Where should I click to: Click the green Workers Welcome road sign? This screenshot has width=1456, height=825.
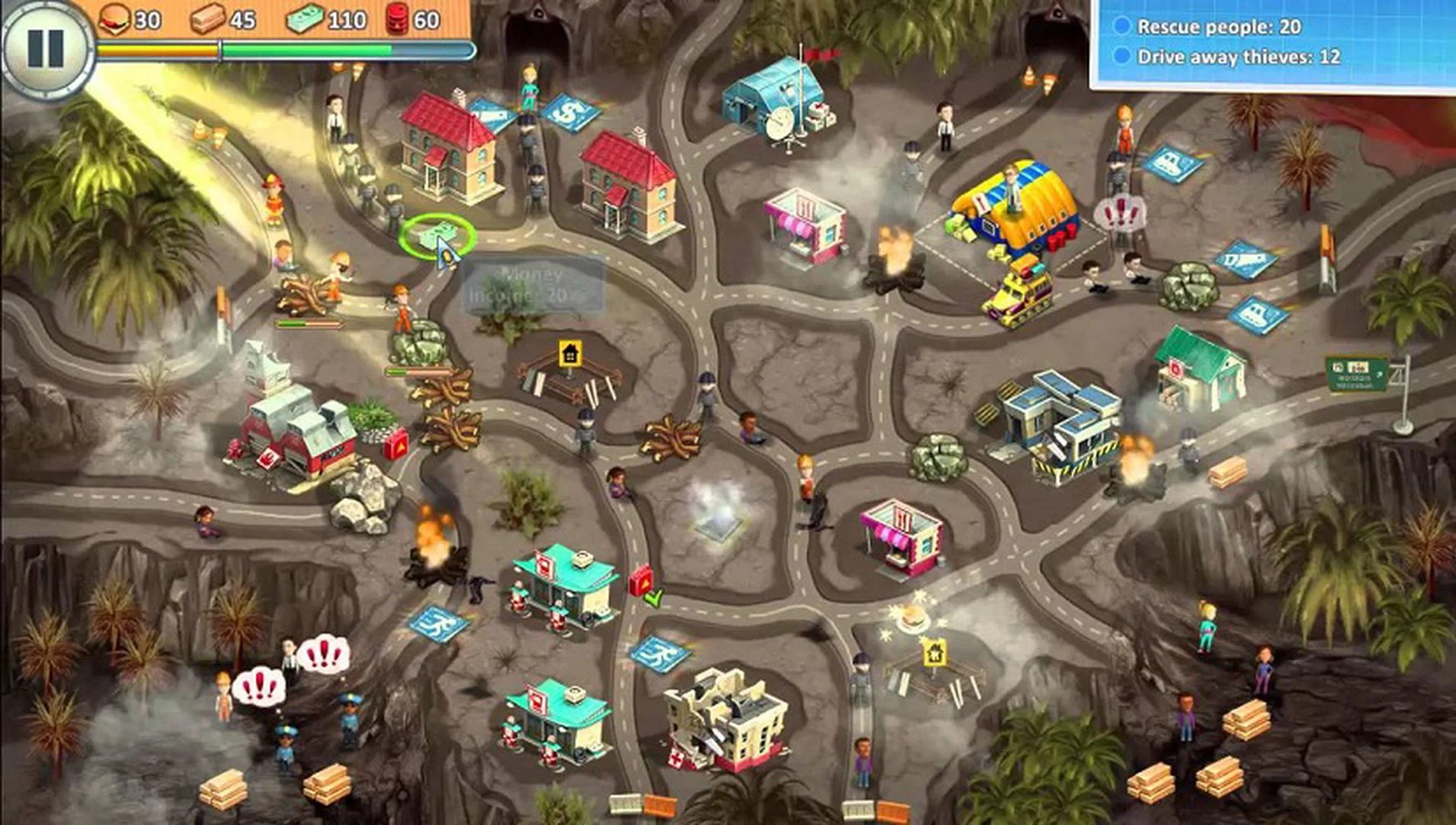[x=1357, y=374]
